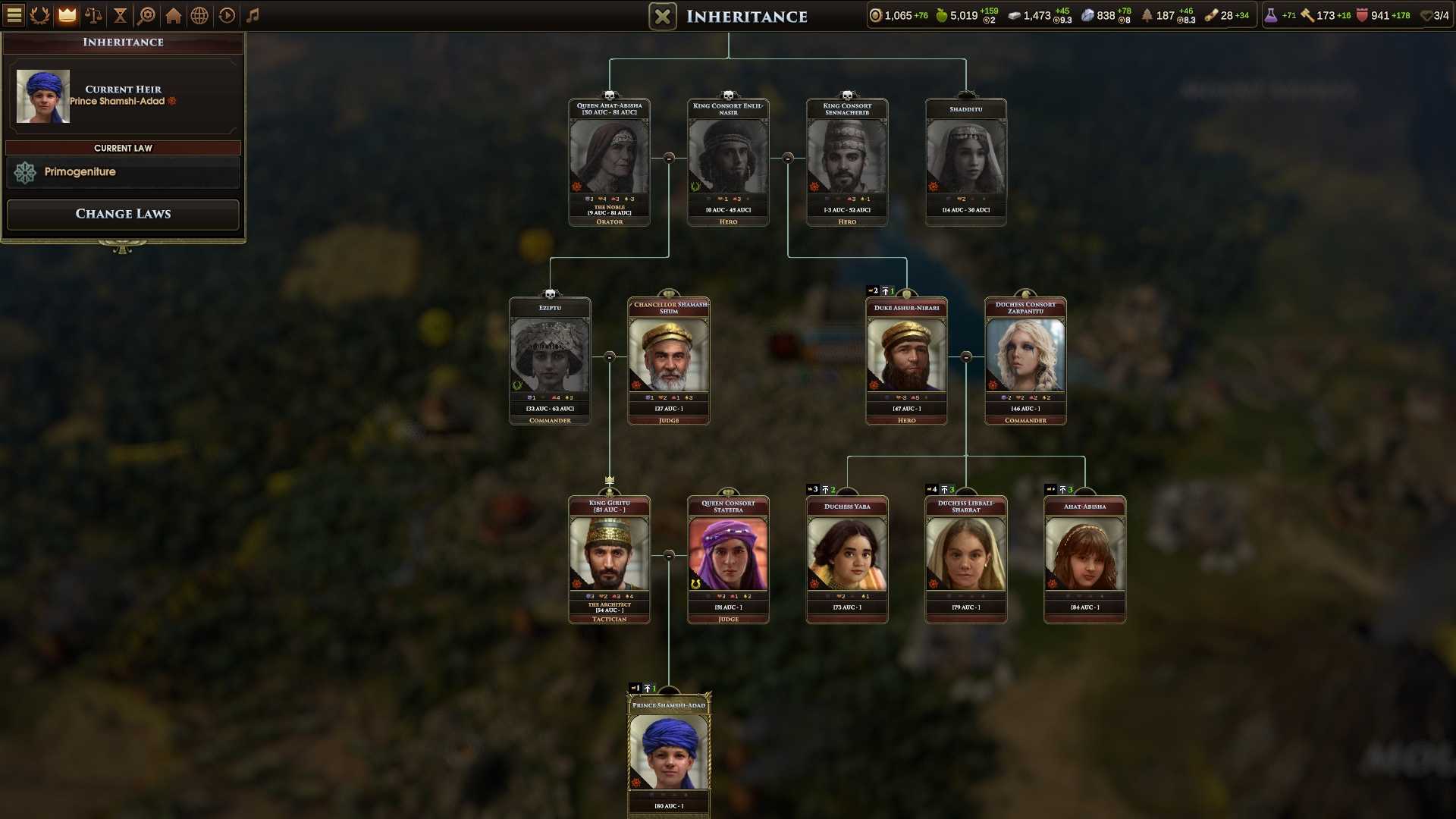Open the music note icon
The image size is (1456, 819).
click(253, 15)
